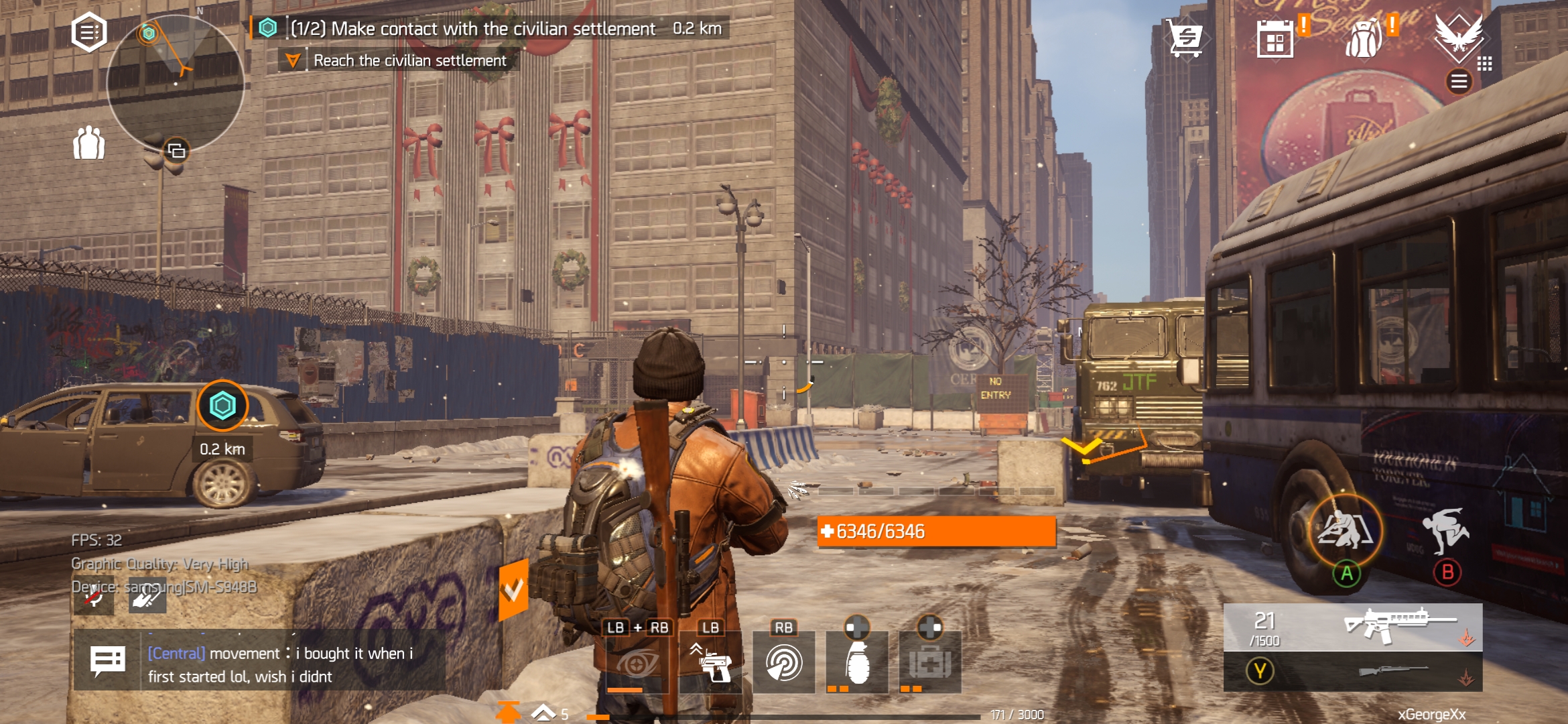Screen dimensions: 1568x724
Task: Open the shopping cart store
Action: point(1185,38)
